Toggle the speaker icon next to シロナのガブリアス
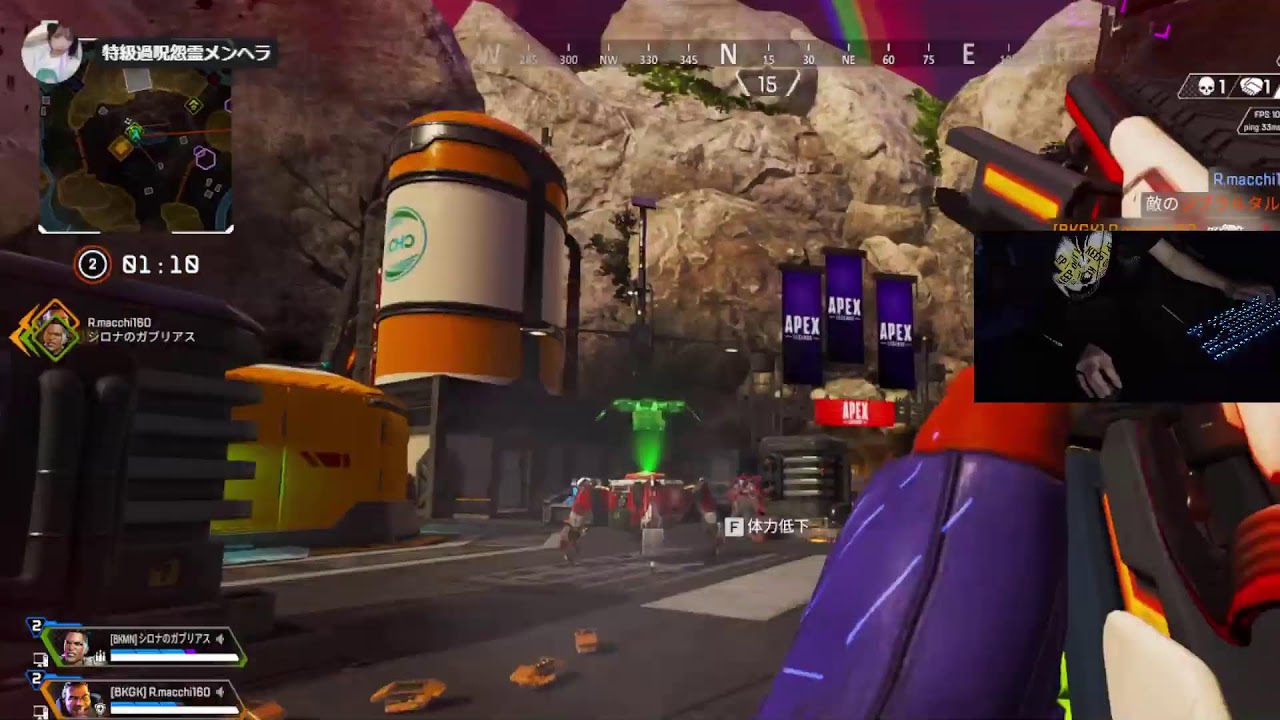Screen dimensions: 1280x720 pyautogui.click(x=220, y=638)
